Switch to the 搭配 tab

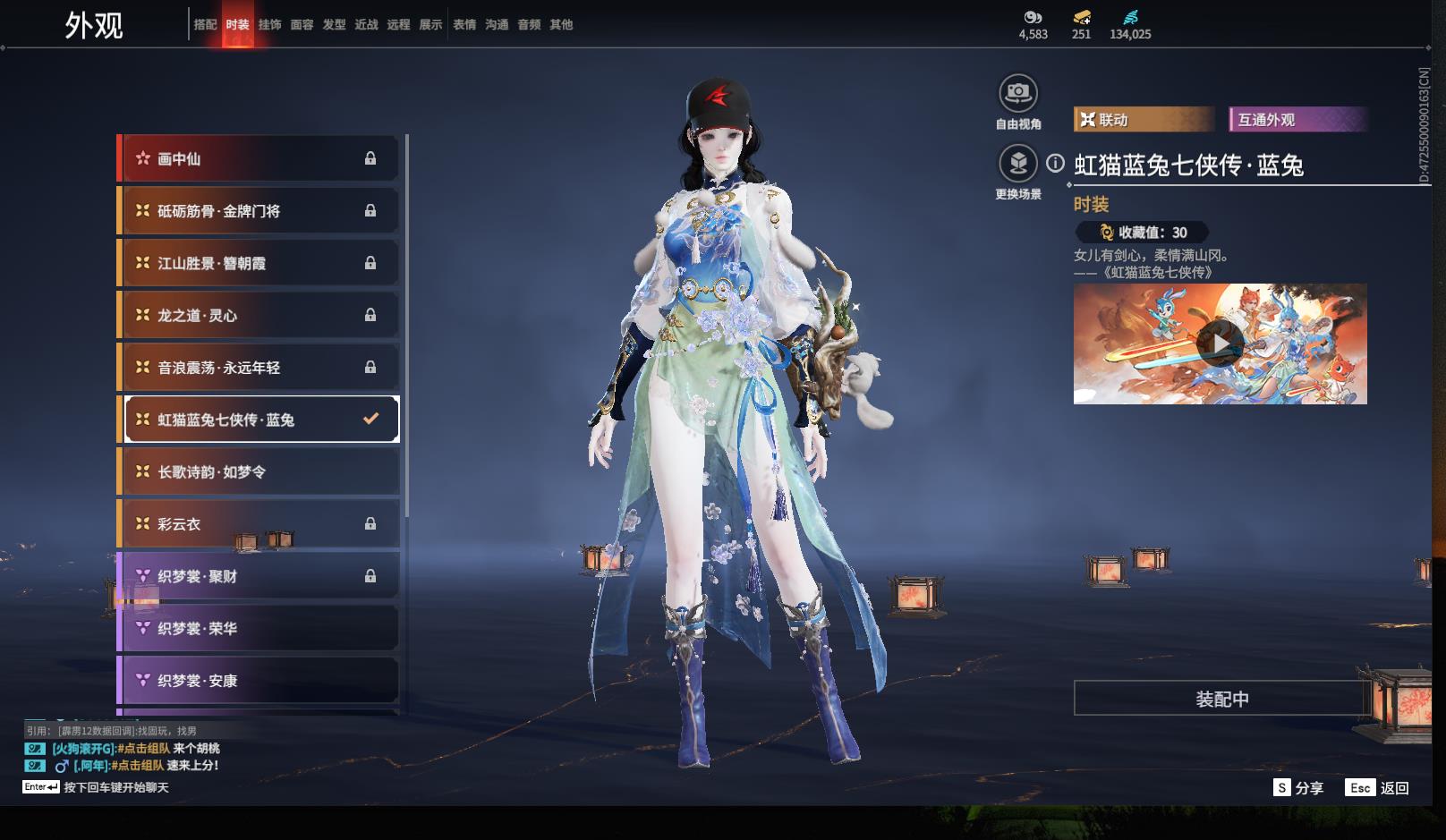(x=205, y=25)
